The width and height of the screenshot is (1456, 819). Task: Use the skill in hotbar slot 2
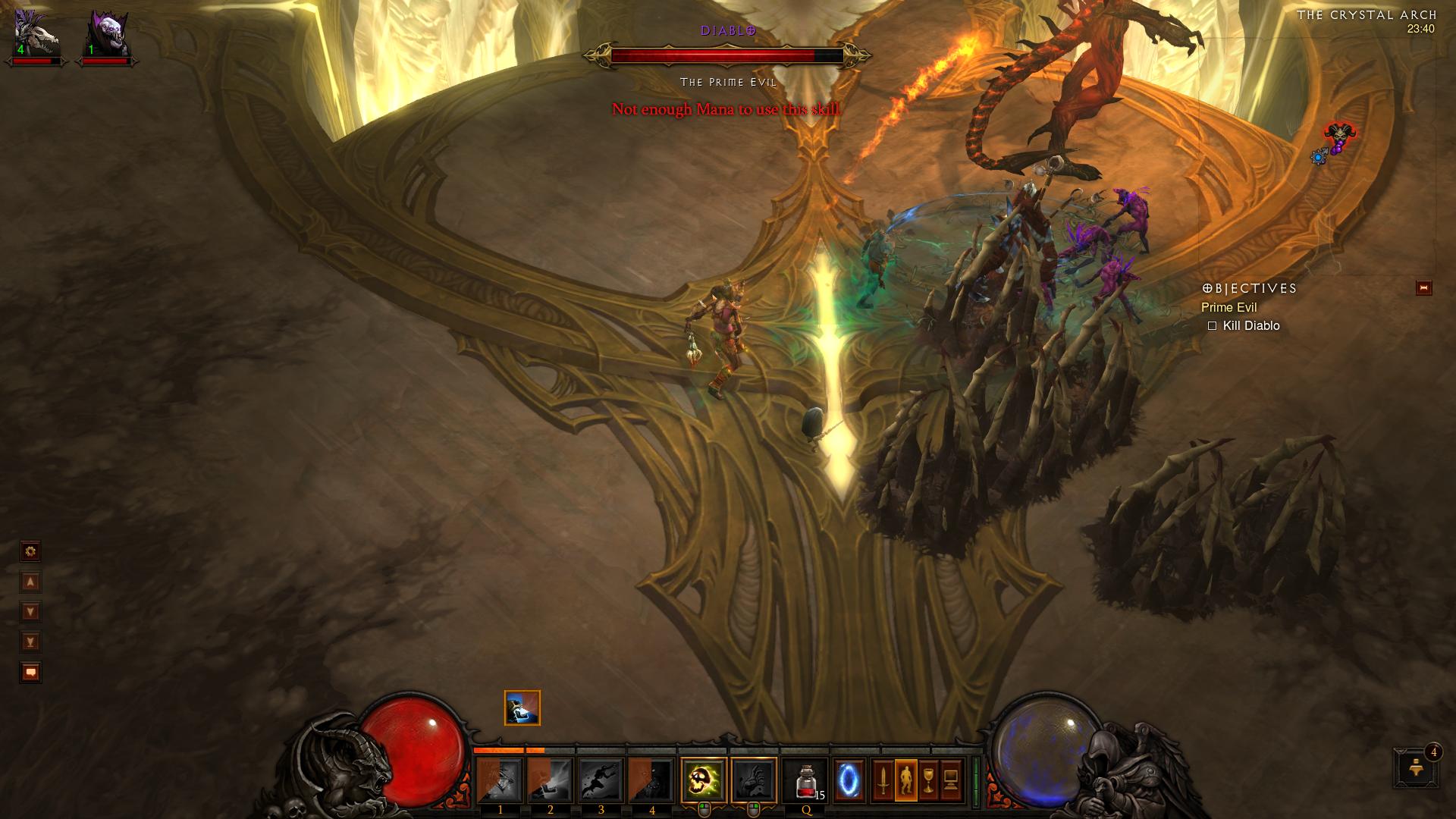tap(551, 780)
